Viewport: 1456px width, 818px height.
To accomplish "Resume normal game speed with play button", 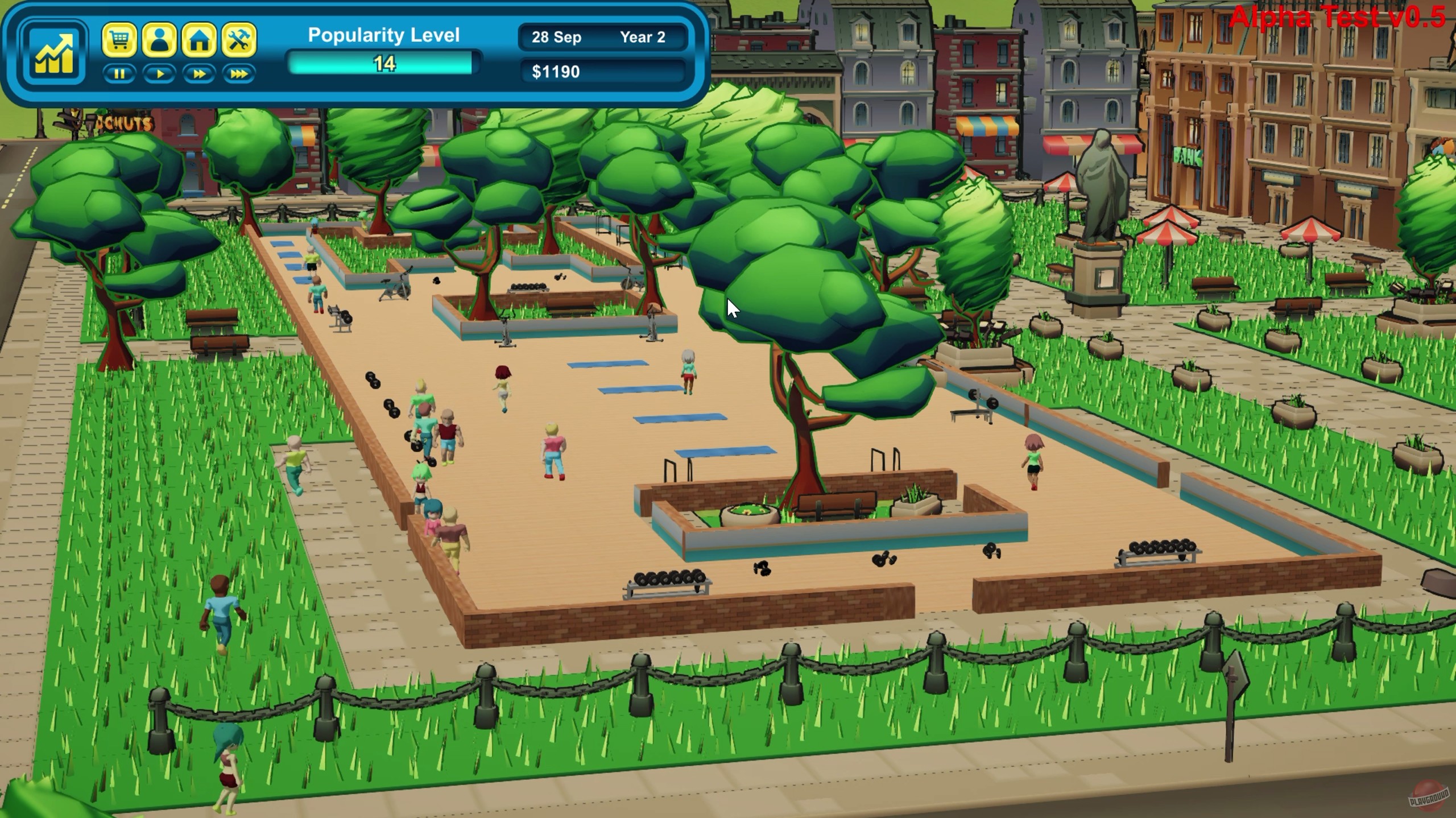I will click(159, 73).
